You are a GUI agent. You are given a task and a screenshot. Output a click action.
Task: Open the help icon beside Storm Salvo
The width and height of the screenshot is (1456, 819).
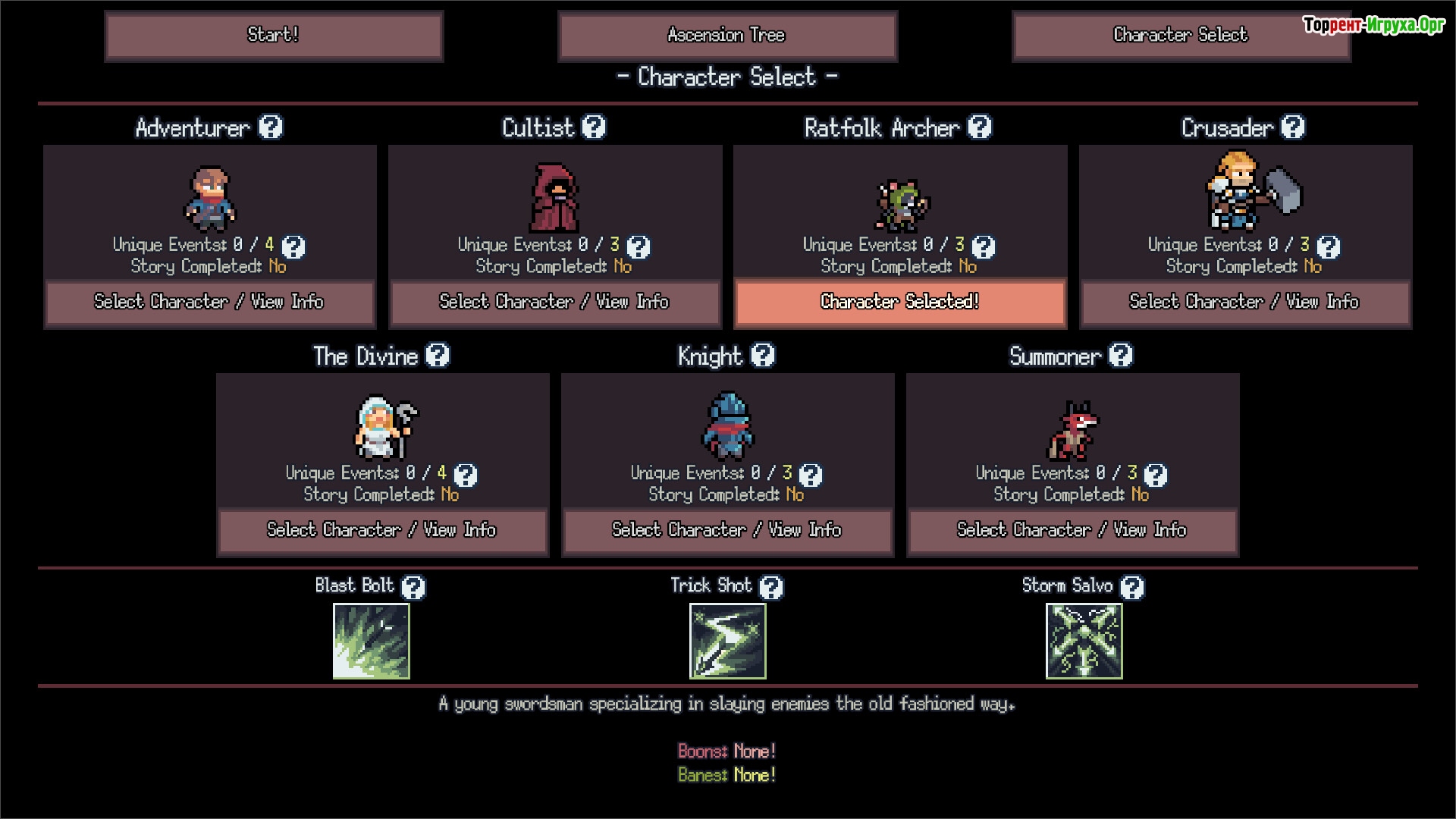tap(1132, 587)
